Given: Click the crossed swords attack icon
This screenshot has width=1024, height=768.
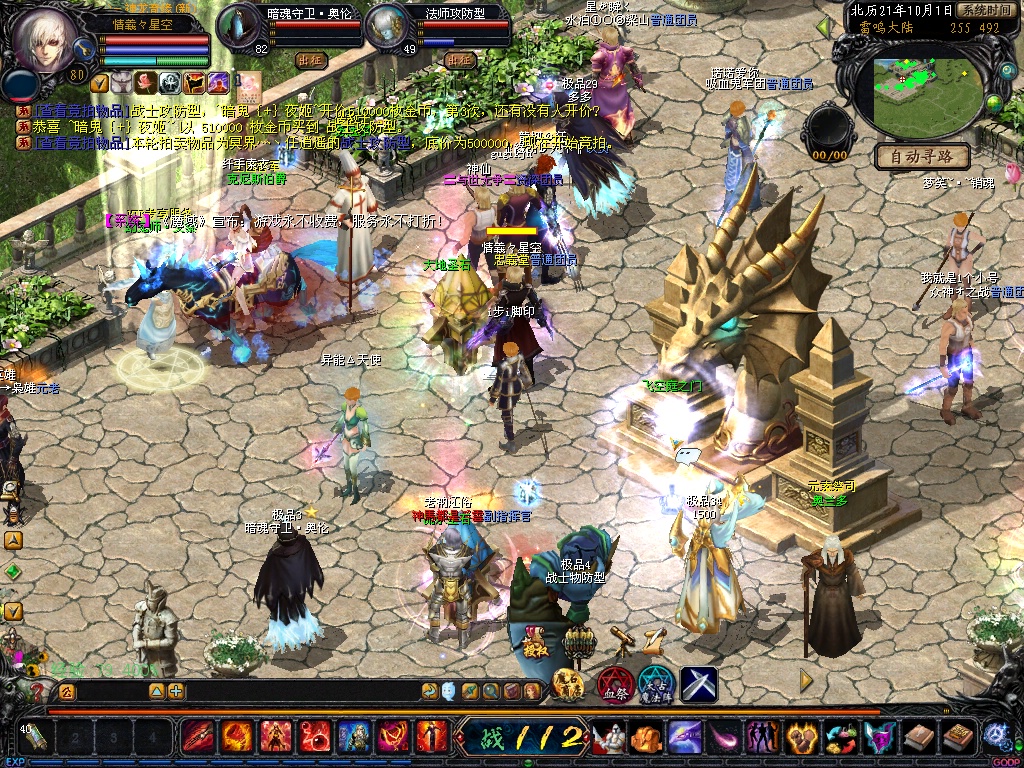Looking at the screenshot, I should point(699,684).
